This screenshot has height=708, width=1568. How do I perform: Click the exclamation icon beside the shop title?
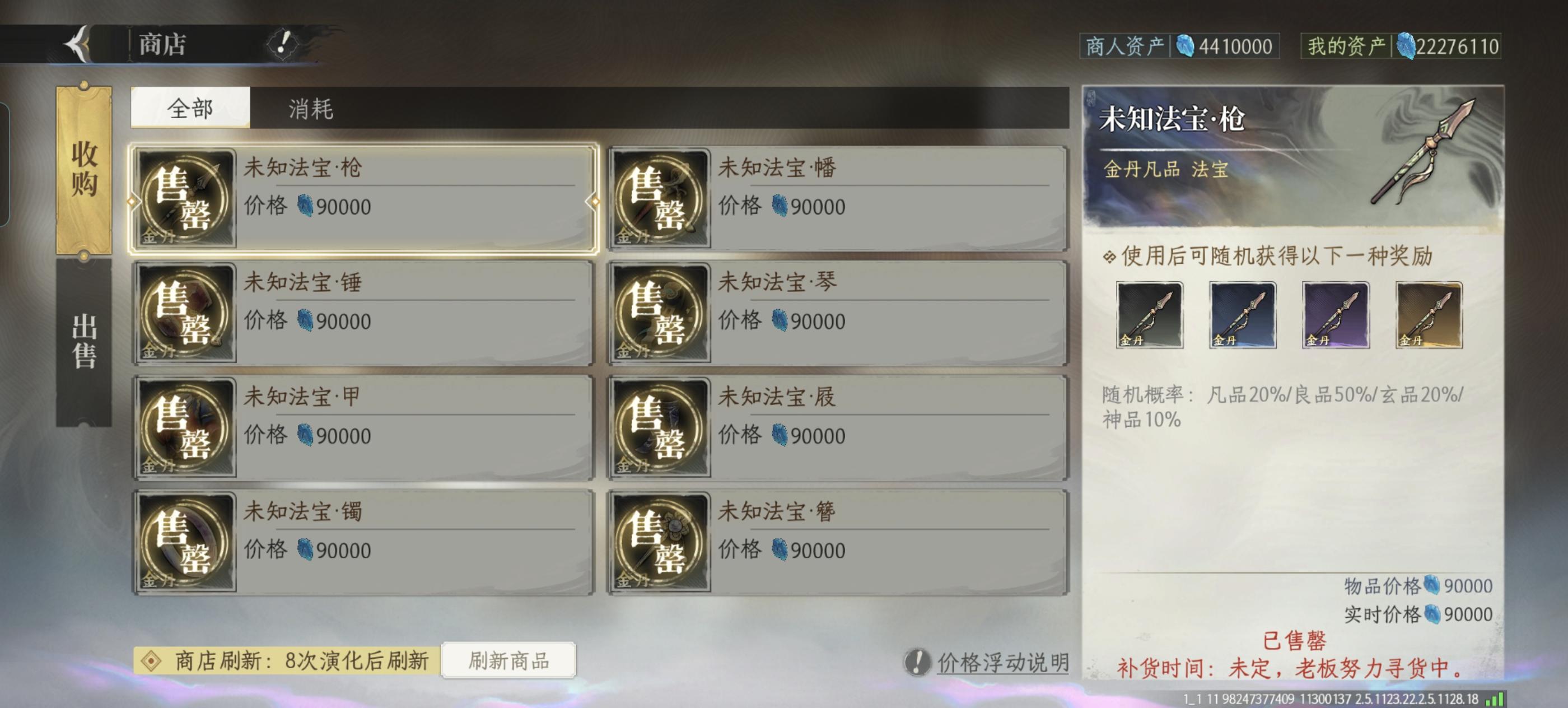[280, 43]
